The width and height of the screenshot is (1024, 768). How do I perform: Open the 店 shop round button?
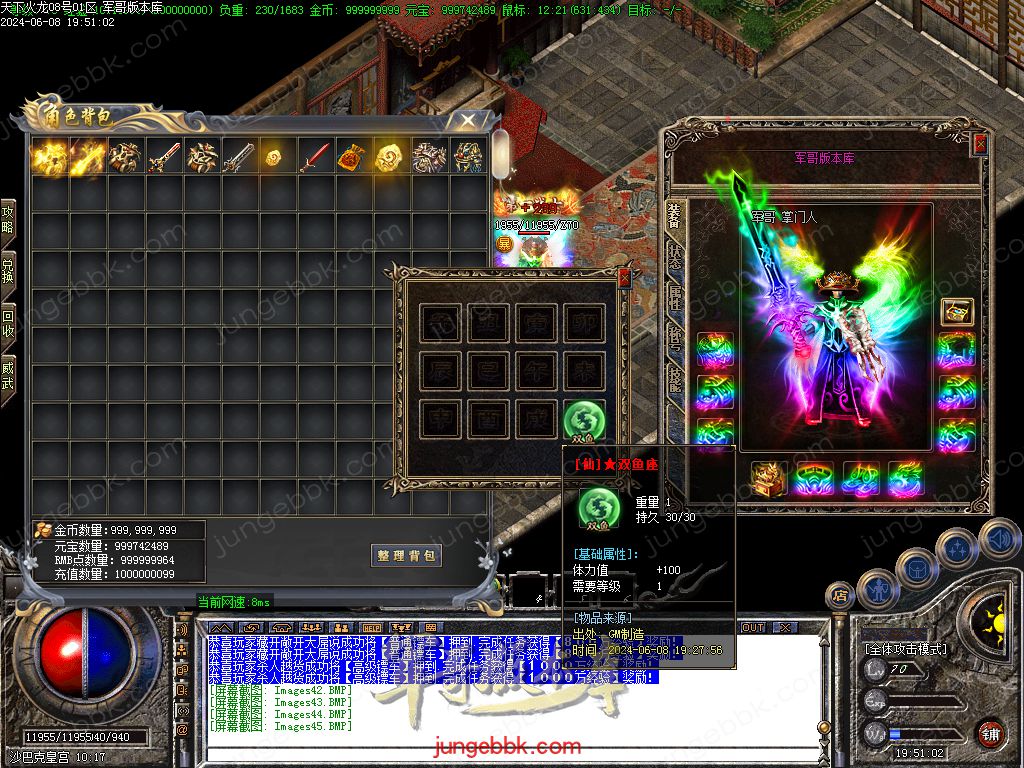(840, 596)
